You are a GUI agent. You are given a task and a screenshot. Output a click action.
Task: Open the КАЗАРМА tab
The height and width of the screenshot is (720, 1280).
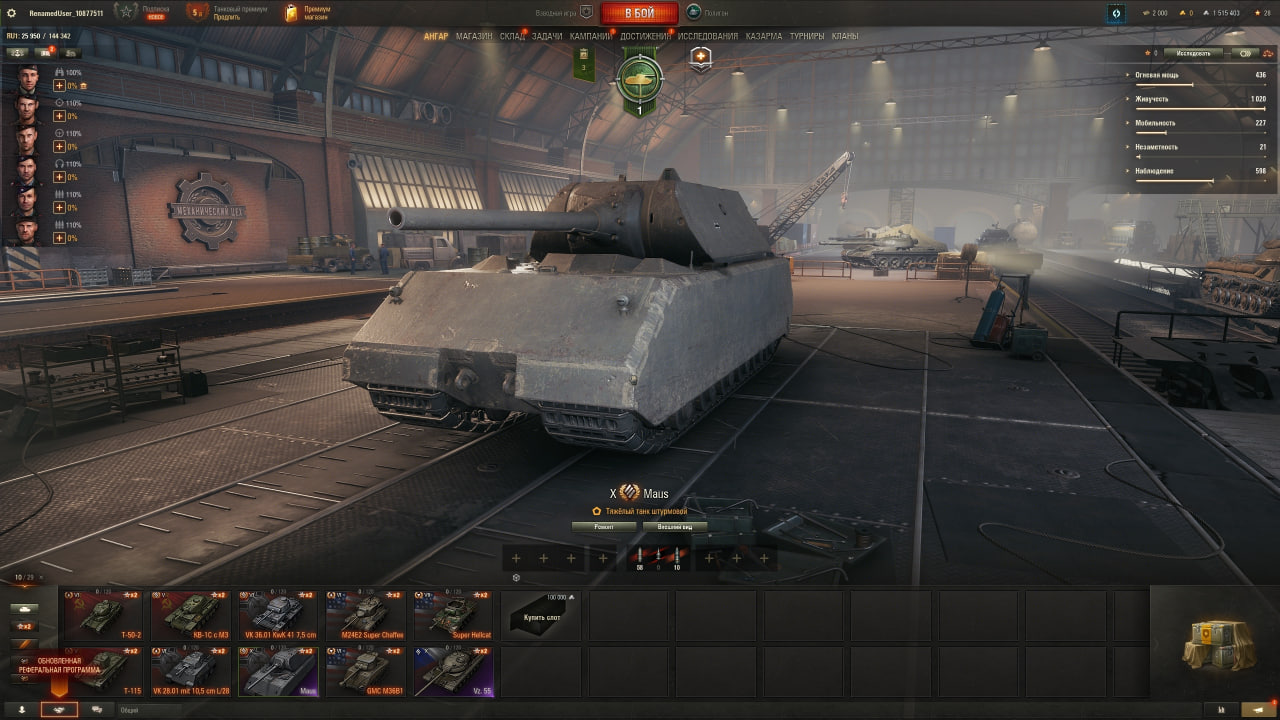764,36
